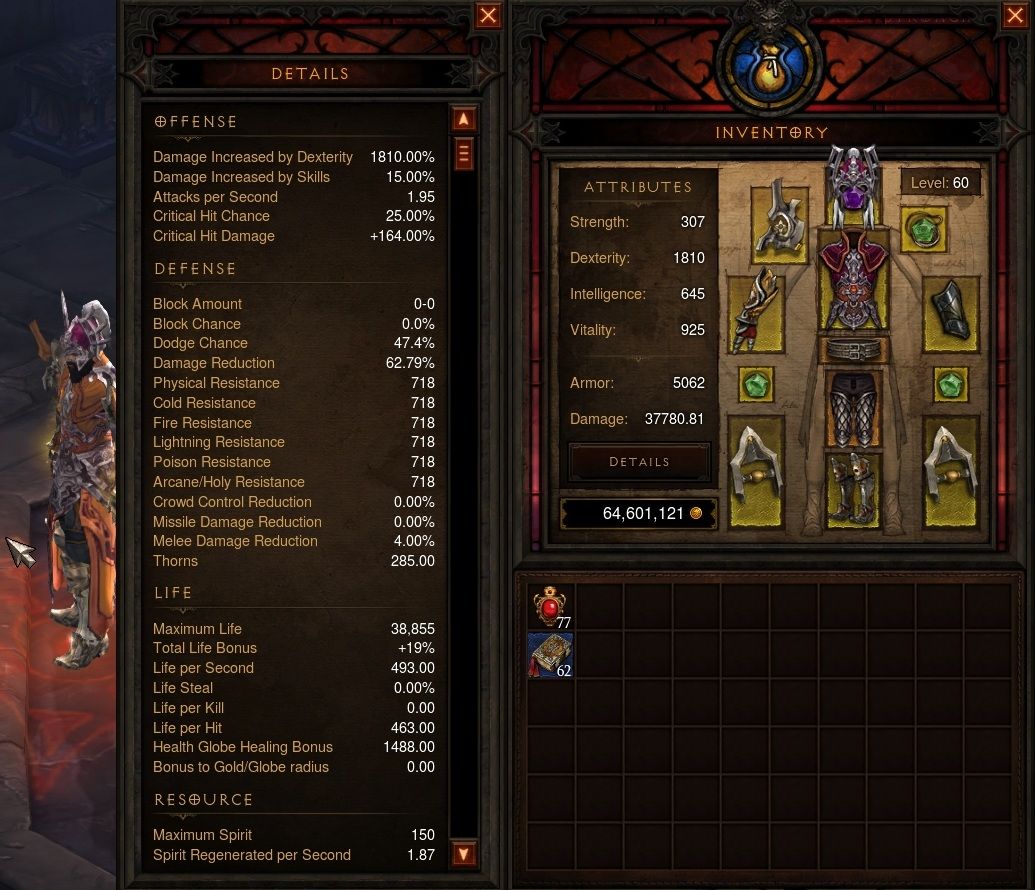This screenshot has height=890, width=1035.
Task: Click the Details scrollbar up arrow
Action: (463, 119)
